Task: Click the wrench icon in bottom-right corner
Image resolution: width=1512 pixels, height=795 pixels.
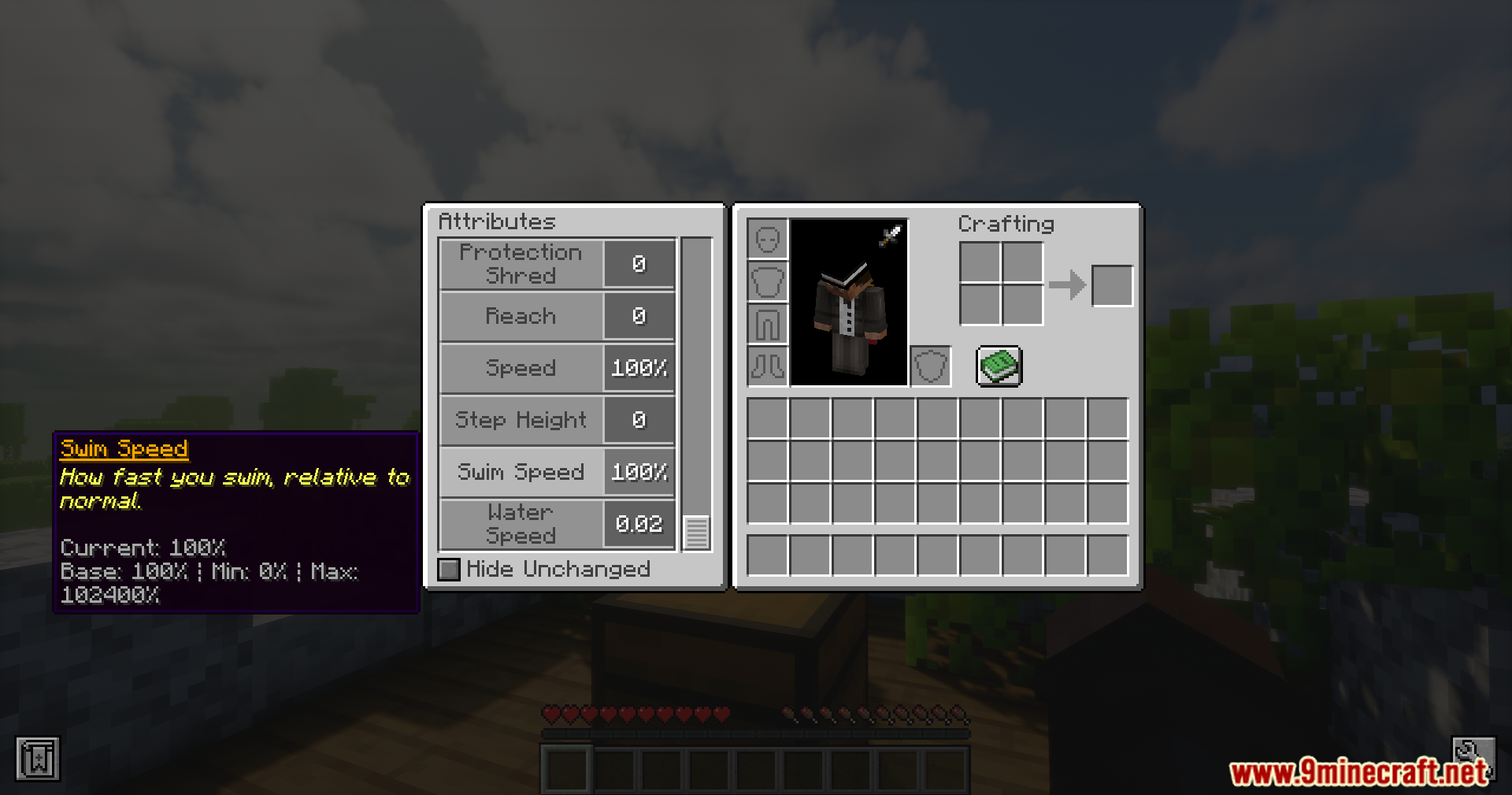Action: click(1474, 759)
